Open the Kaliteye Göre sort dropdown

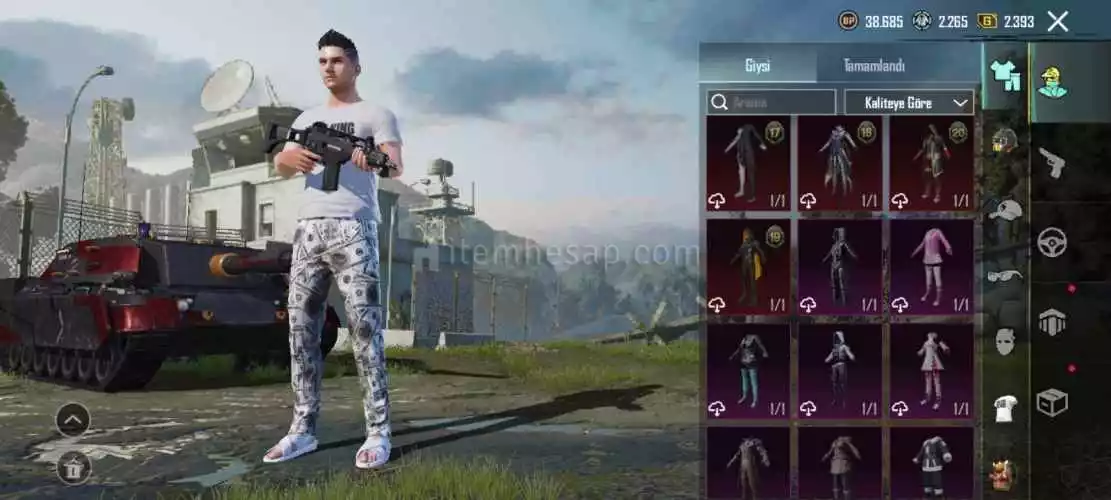tap(908, 102)
